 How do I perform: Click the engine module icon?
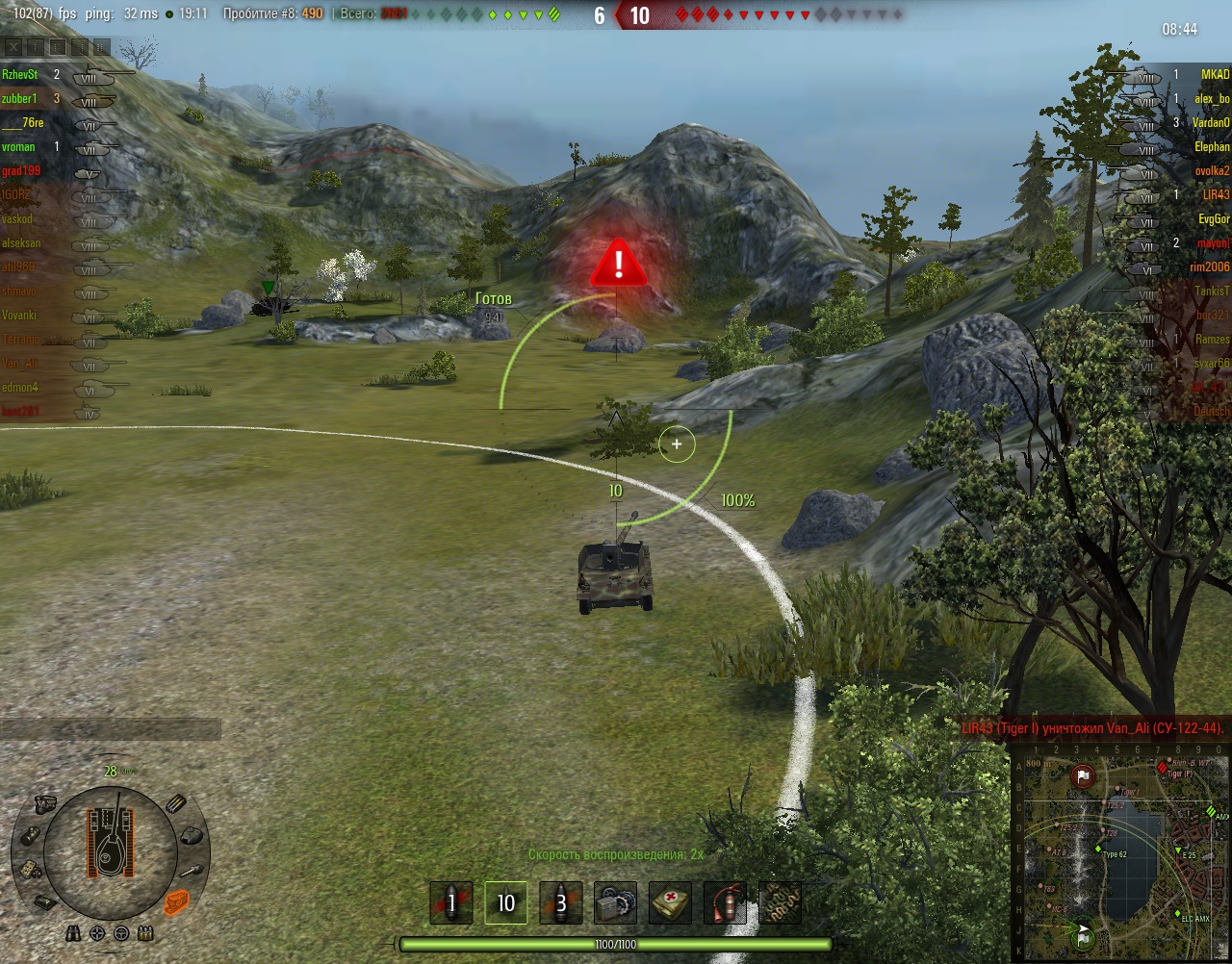click(x=45, y=804)
